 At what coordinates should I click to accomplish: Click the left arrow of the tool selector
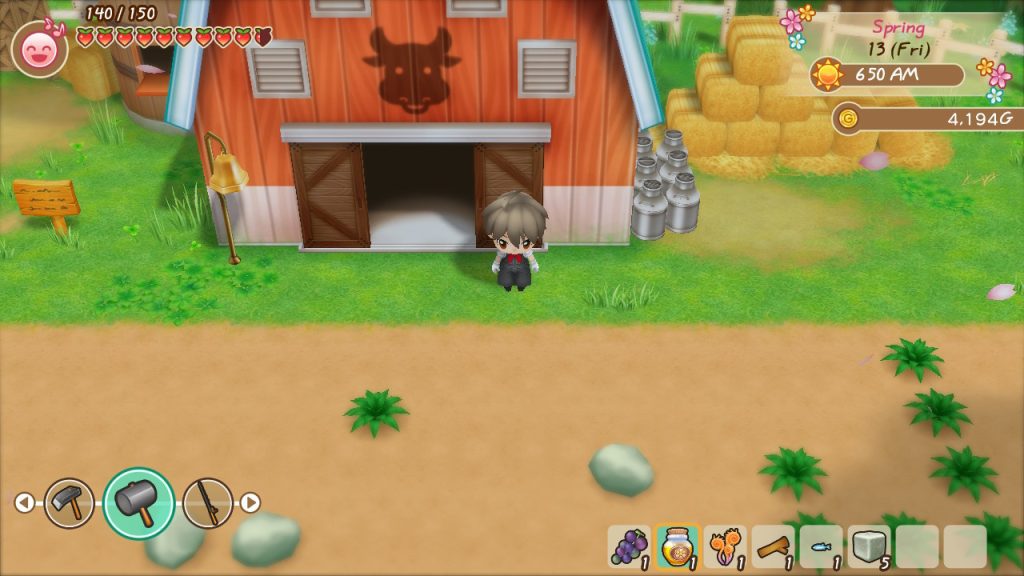[x=24, y=503]
